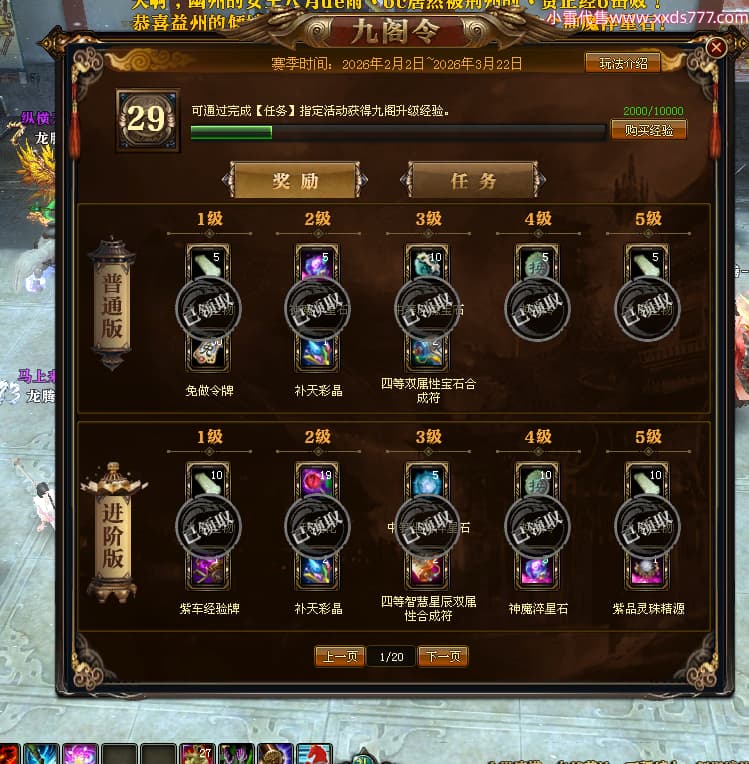Go to the next page with 下一页
Screen dimensions: 749x764
pos(442,657)
